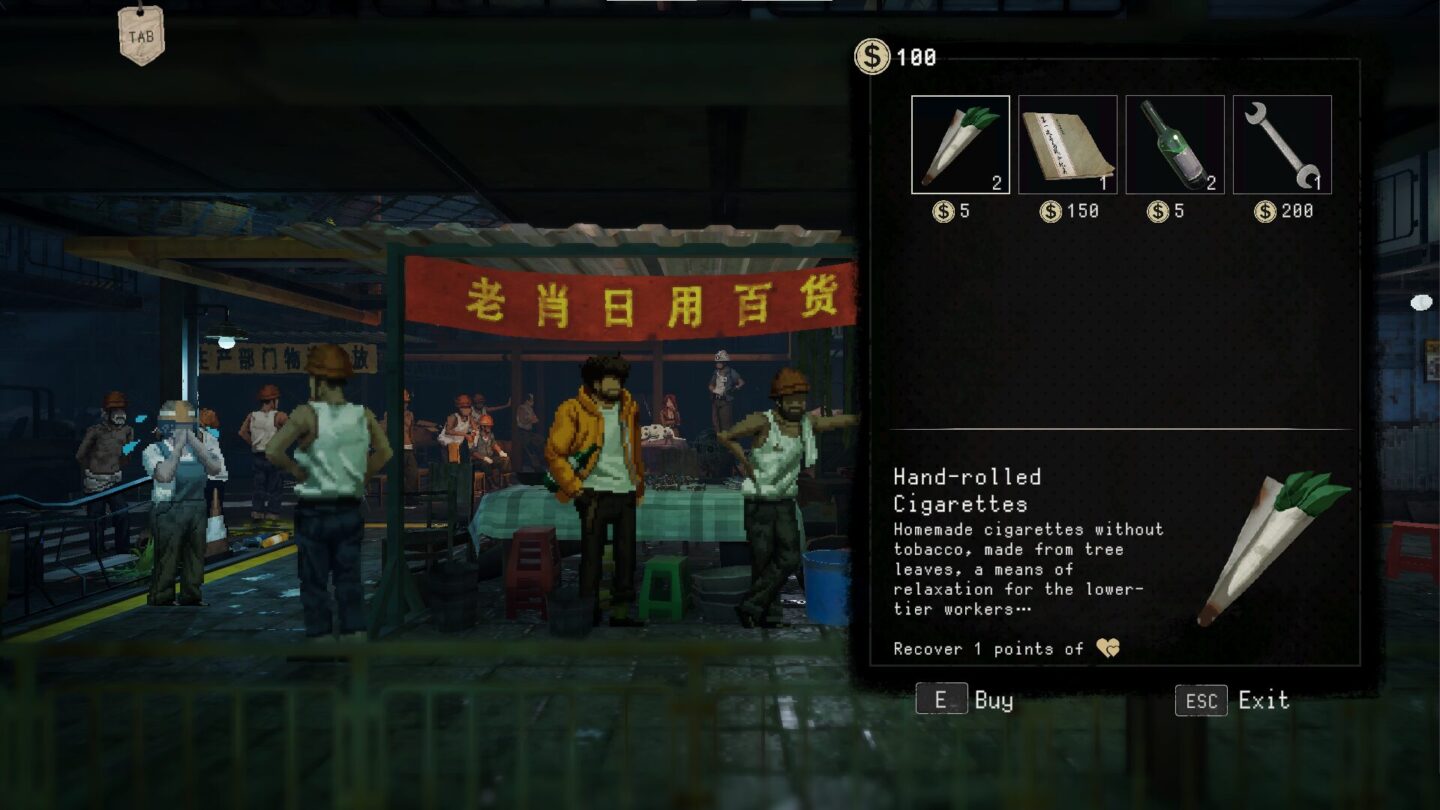The image size is (1440, 810).
Task: Select the Hand-rolled Cigarettes shop slot
Action: (x=960, y=144)
